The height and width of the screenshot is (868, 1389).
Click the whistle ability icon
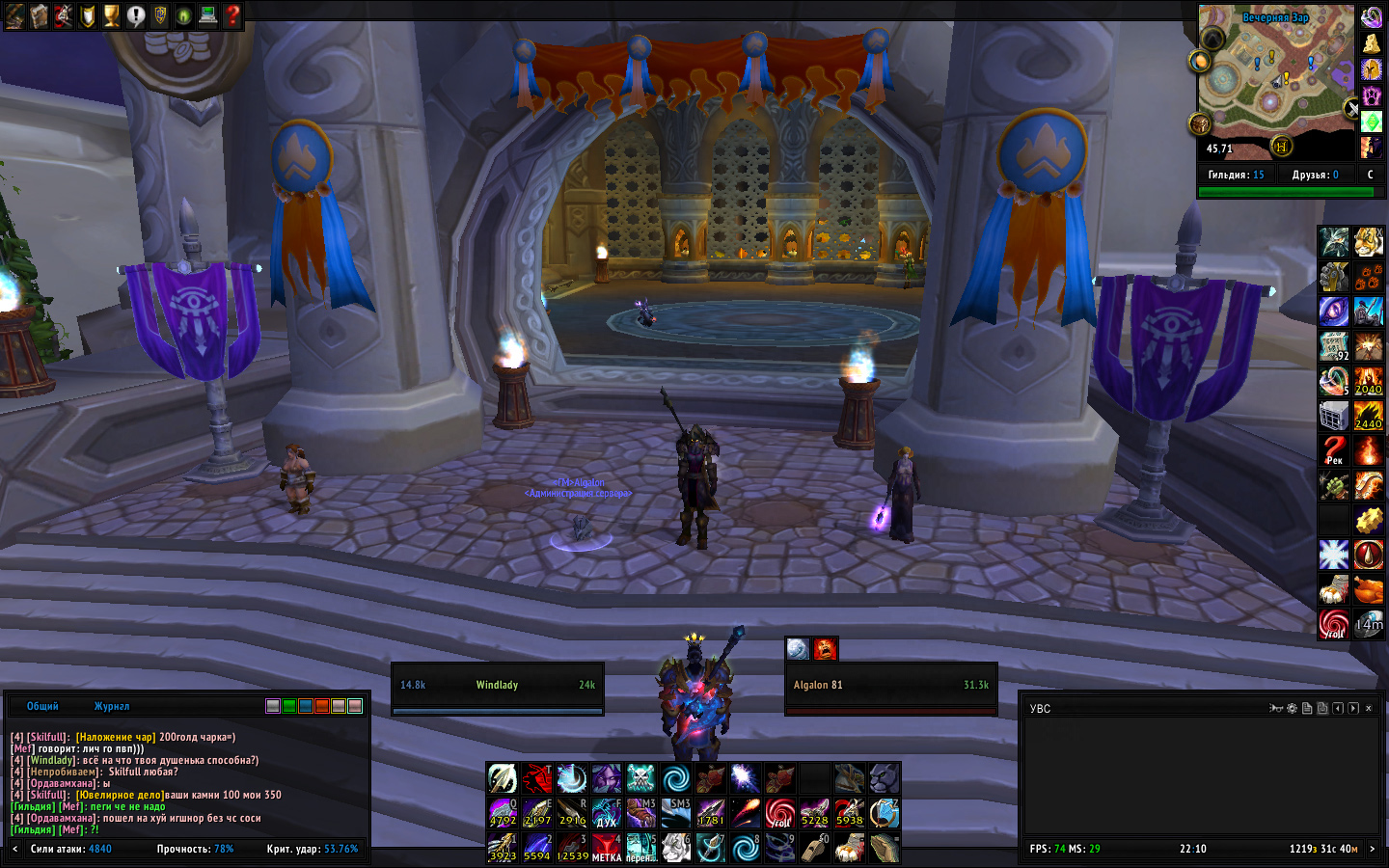814,849
